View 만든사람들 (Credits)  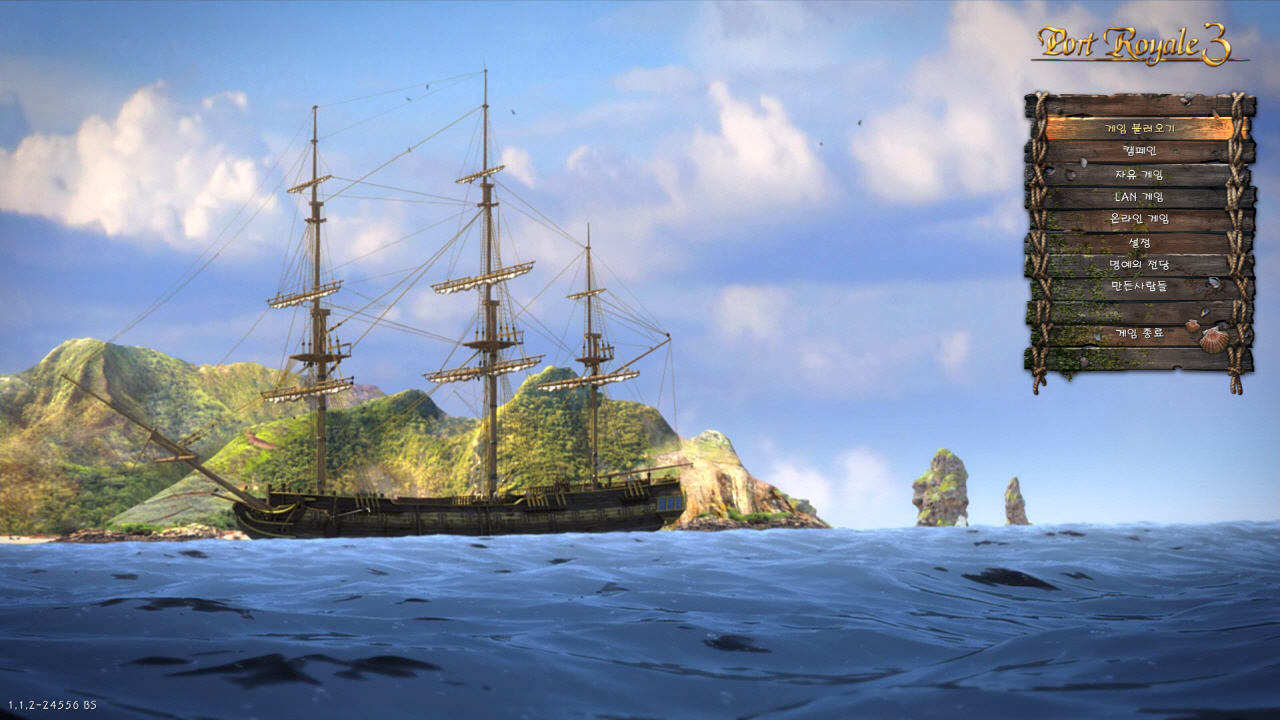1139,287
